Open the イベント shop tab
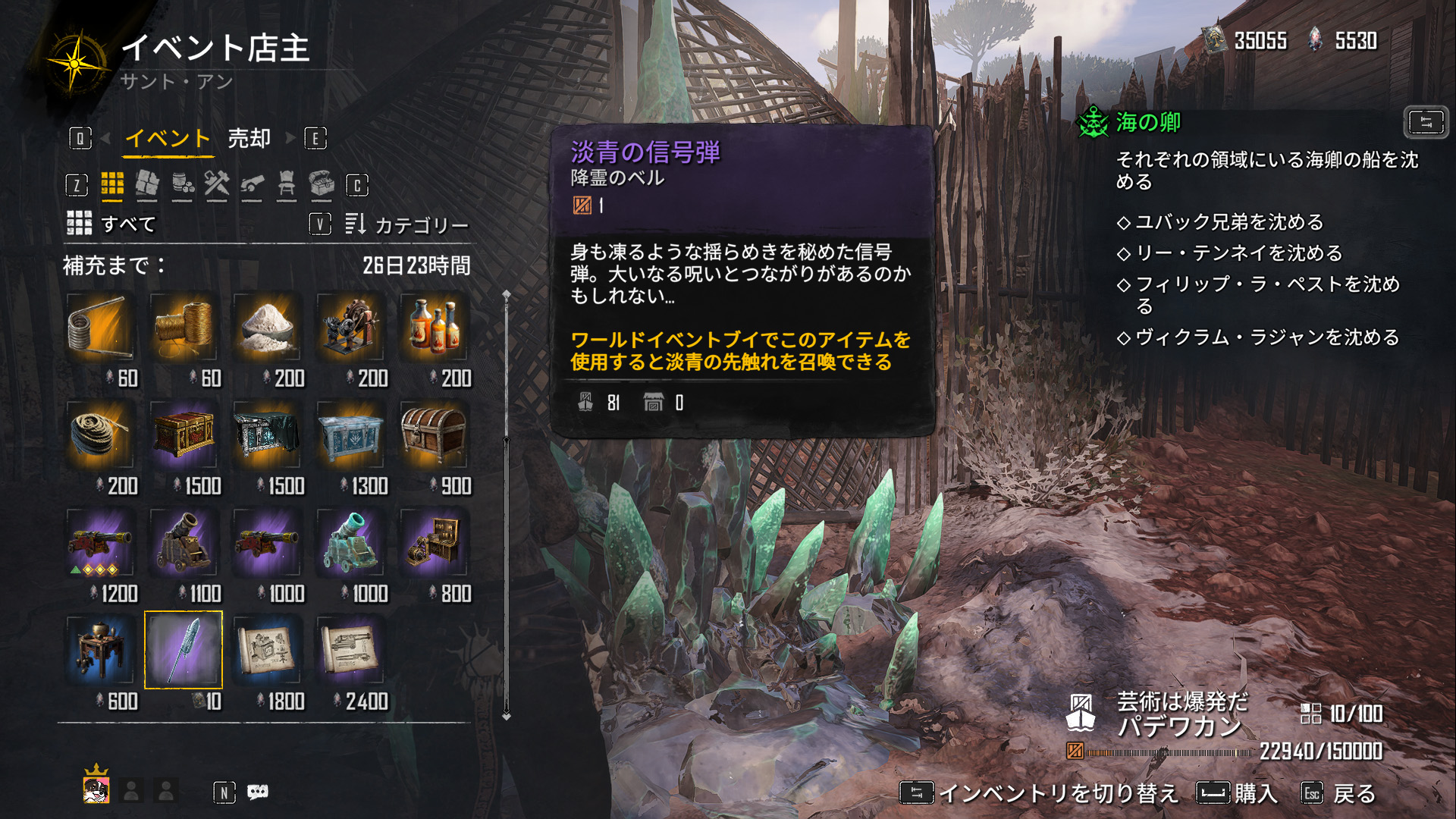Viewport: 1456px width, 819px height. 167,139
